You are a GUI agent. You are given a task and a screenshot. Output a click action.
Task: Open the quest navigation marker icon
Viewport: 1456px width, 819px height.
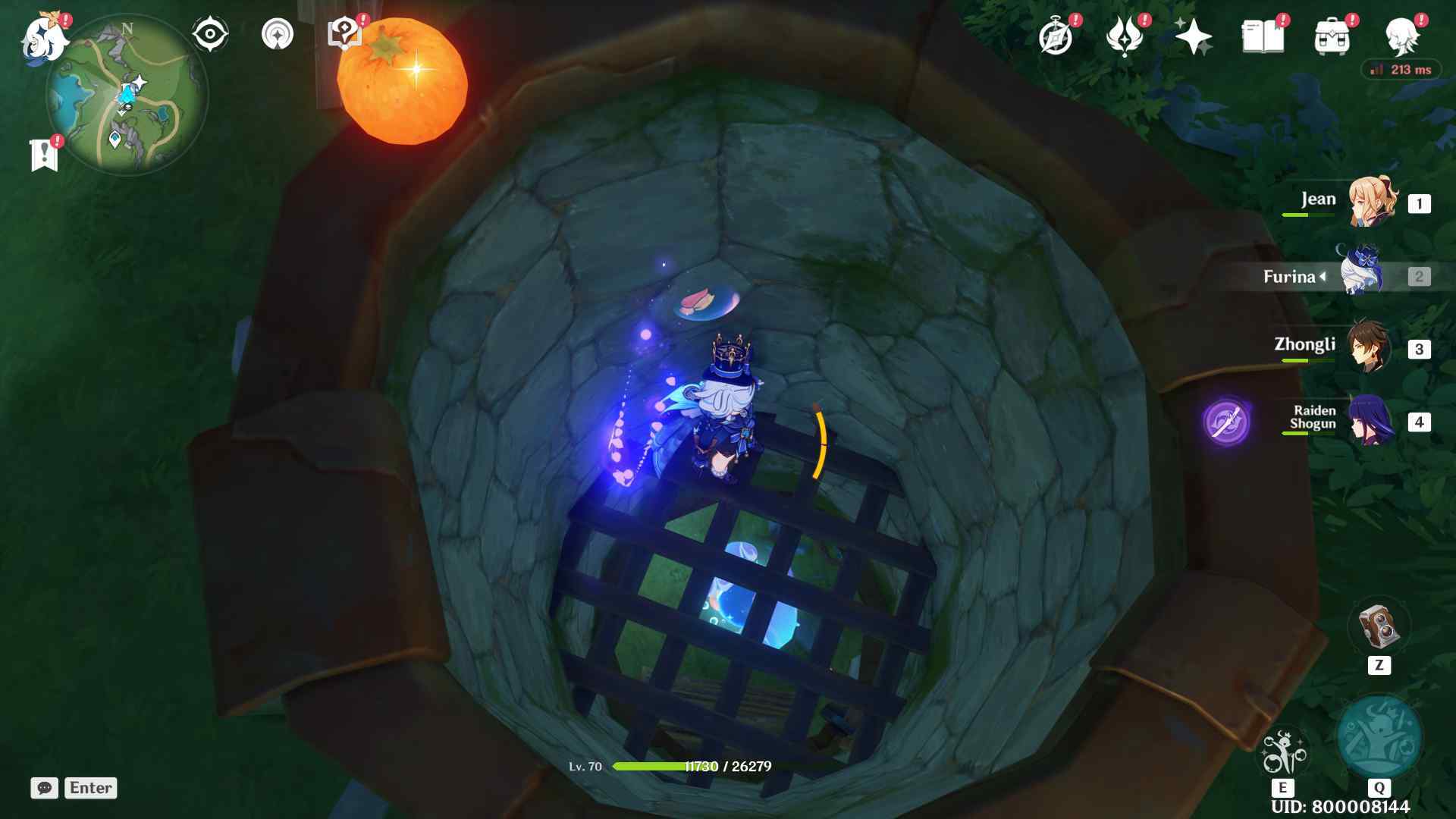pyautogui.click(x=277, y=35)
